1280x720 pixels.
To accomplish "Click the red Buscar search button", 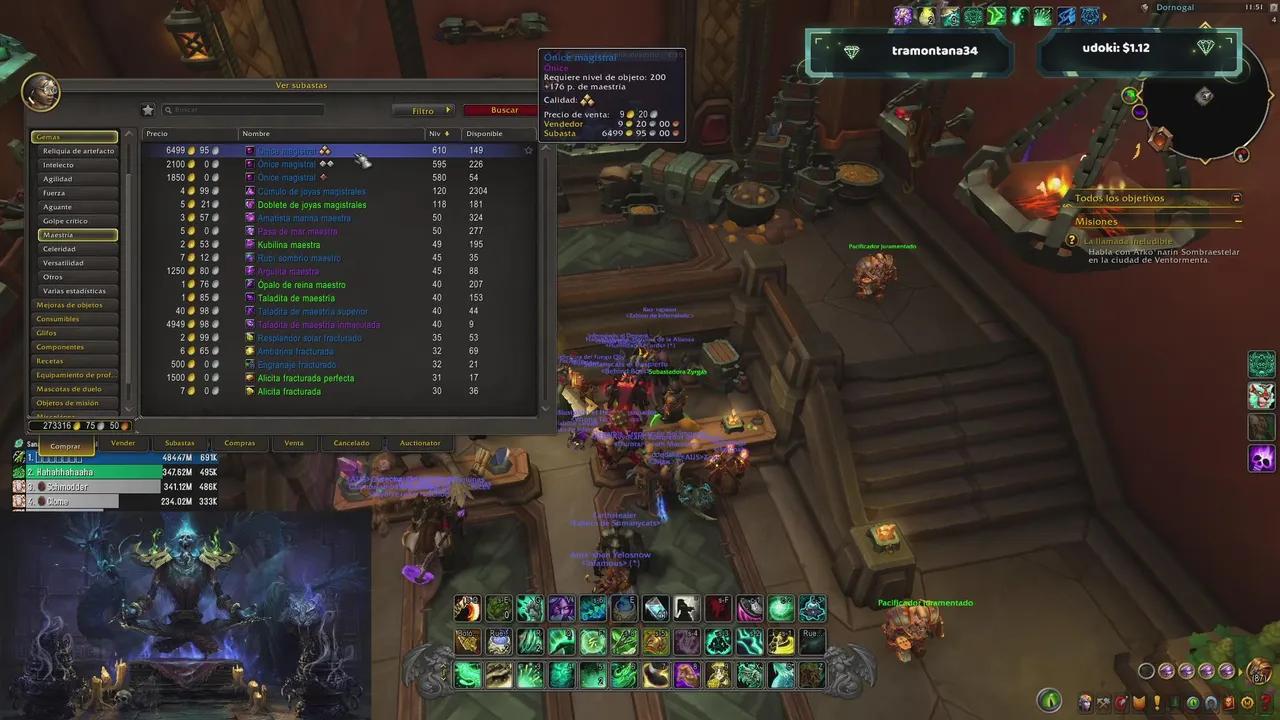I will point(504,110).
